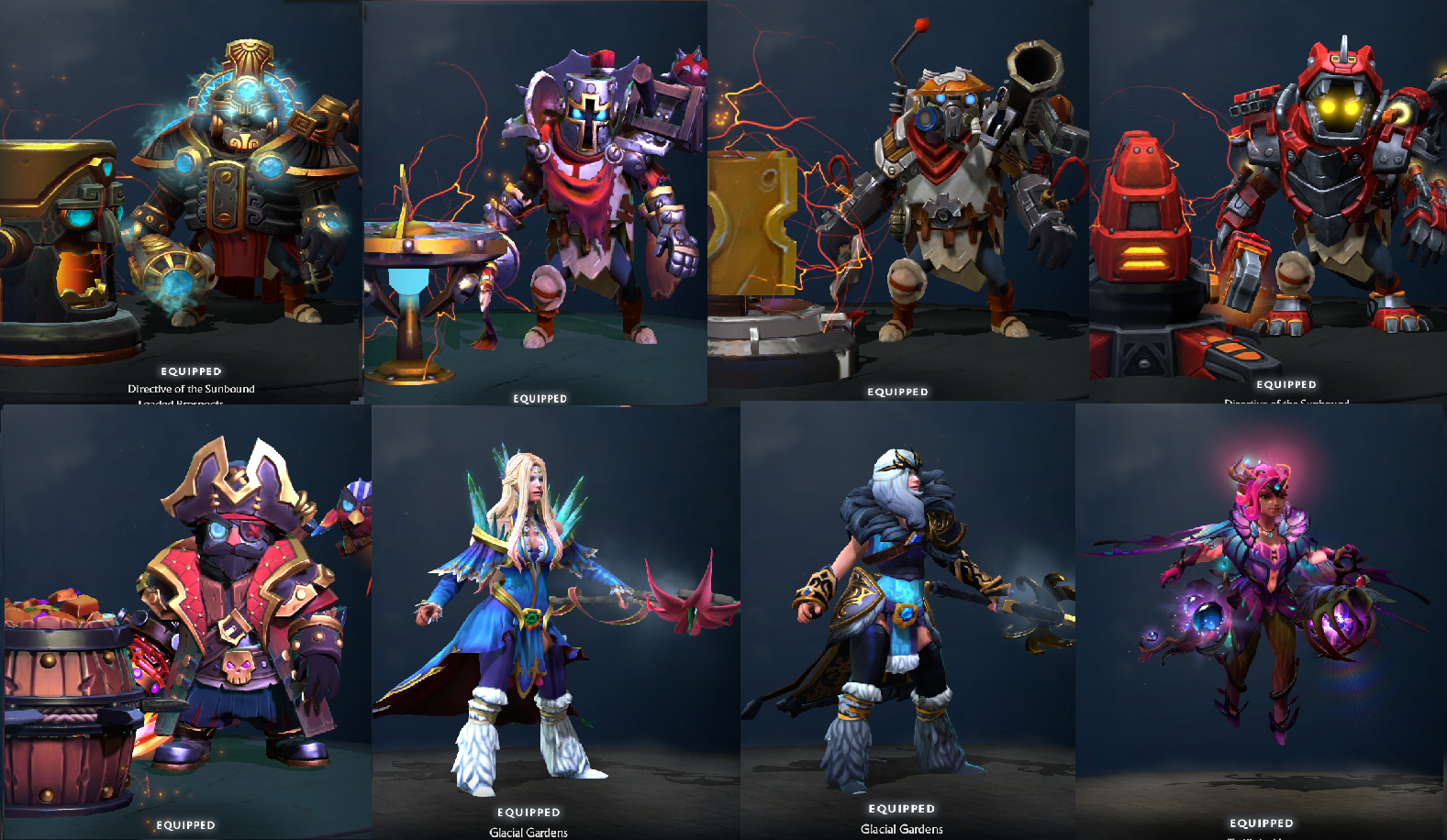The width and height of the screenshot is (1447, 840).
Task: Click EQUIPPED under the gas-mask gunner set
Action: click(896, 391)
